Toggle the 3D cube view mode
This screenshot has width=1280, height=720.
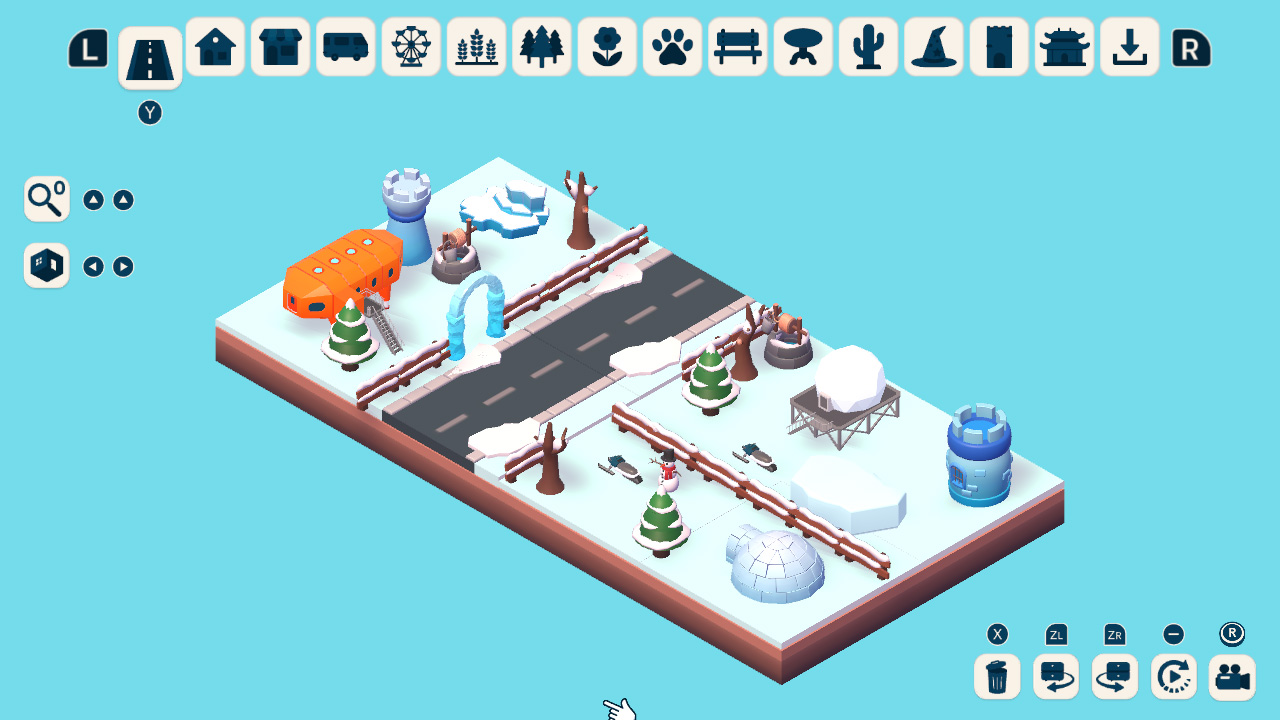coord(46,265)
